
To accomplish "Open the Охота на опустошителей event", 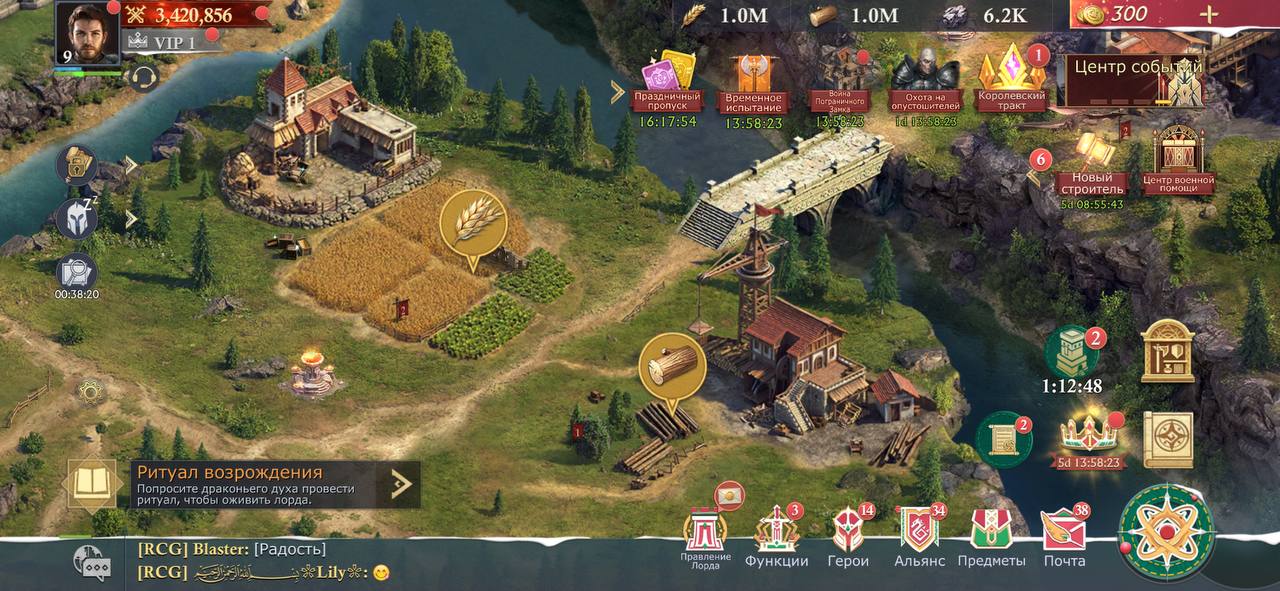I will point(925,82).
